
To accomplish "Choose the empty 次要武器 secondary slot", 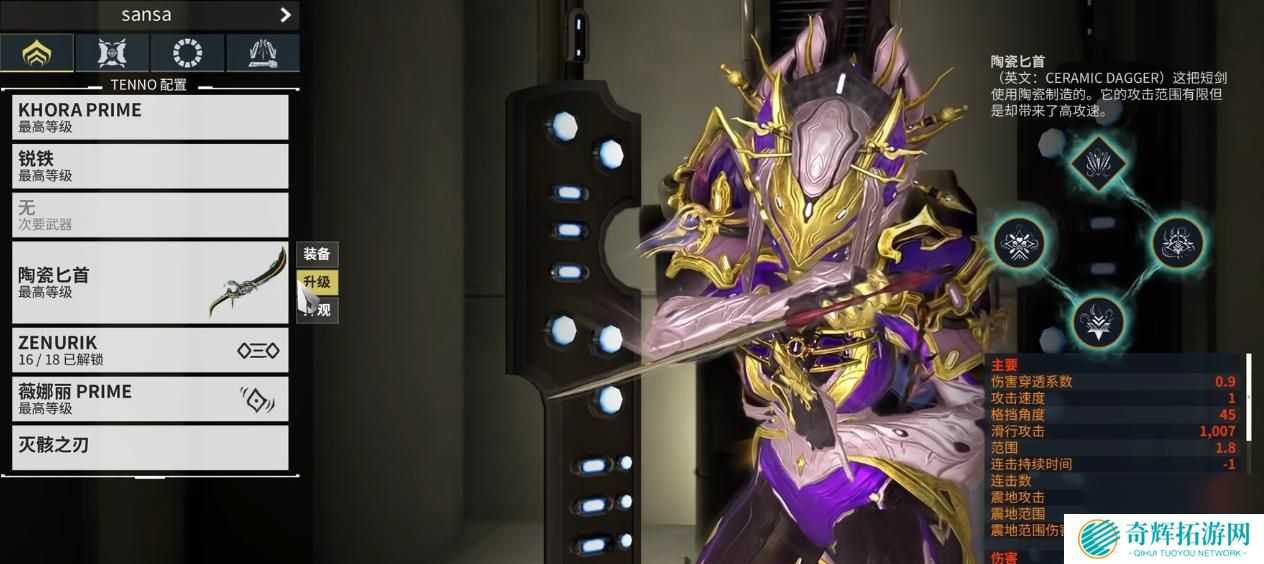I will point(150,215).
